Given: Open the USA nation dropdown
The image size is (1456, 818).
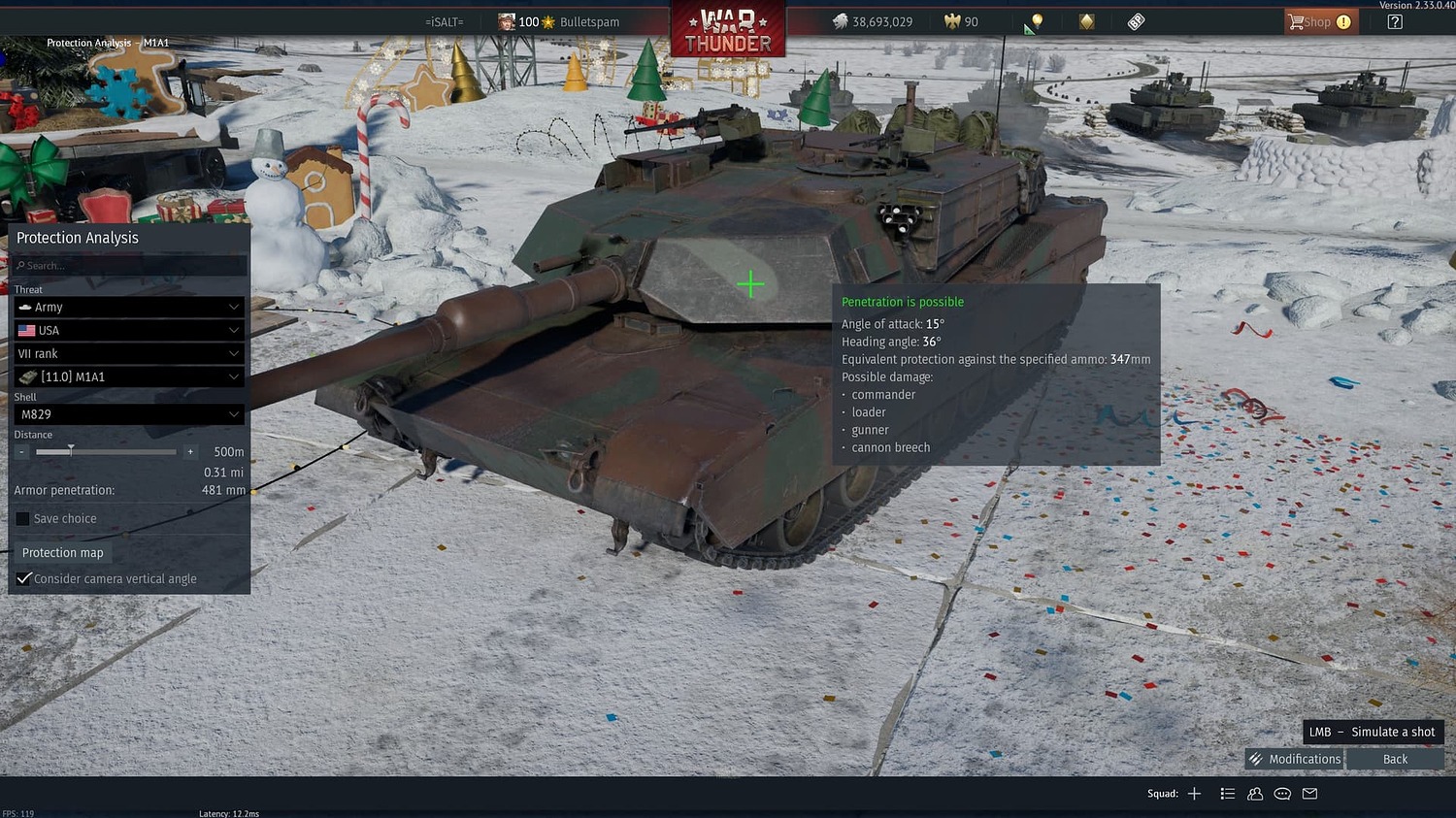Looking at the screenshot, I should (129, 330).
